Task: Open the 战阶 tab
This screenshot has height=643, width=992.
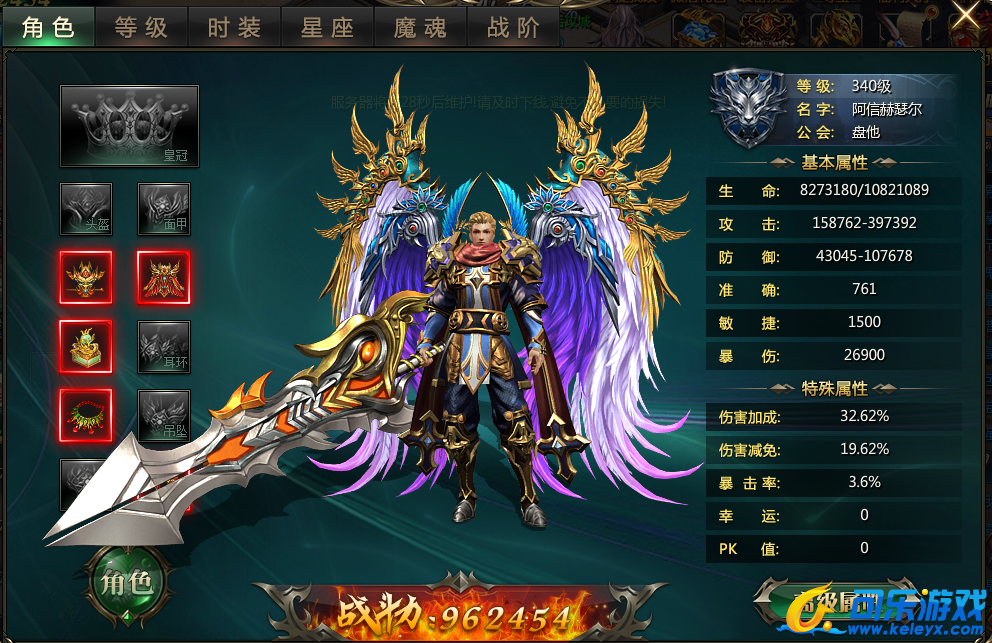Action: coord(513,27)
